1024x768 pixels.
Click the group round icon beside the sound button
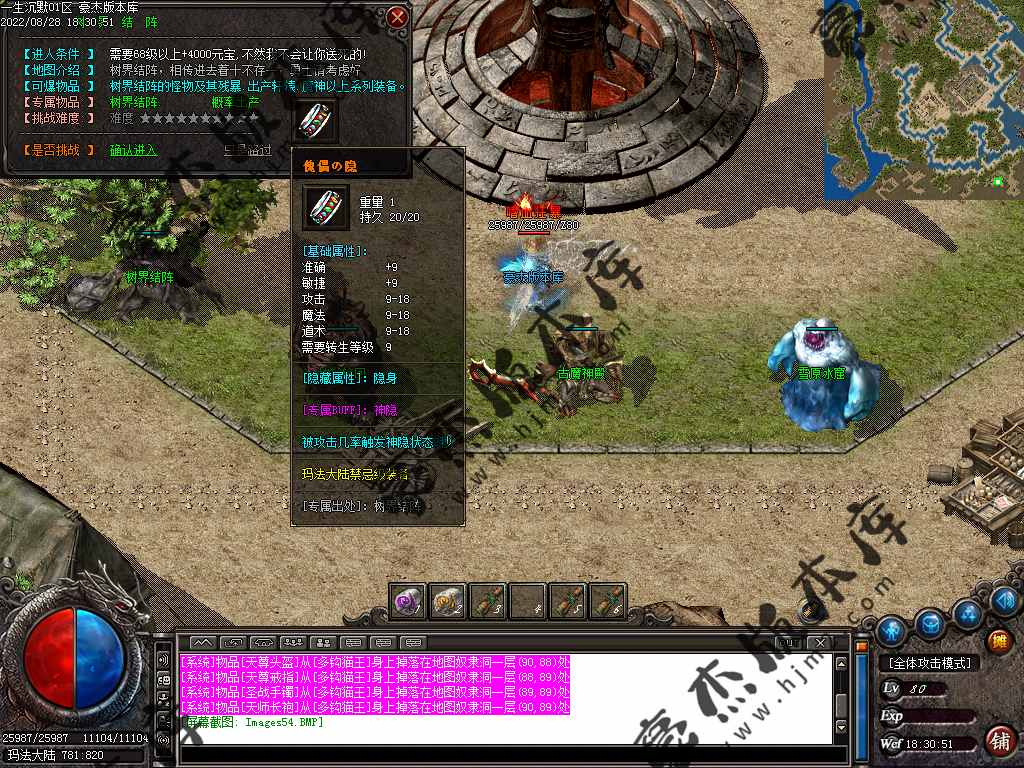tap(967, 612)
